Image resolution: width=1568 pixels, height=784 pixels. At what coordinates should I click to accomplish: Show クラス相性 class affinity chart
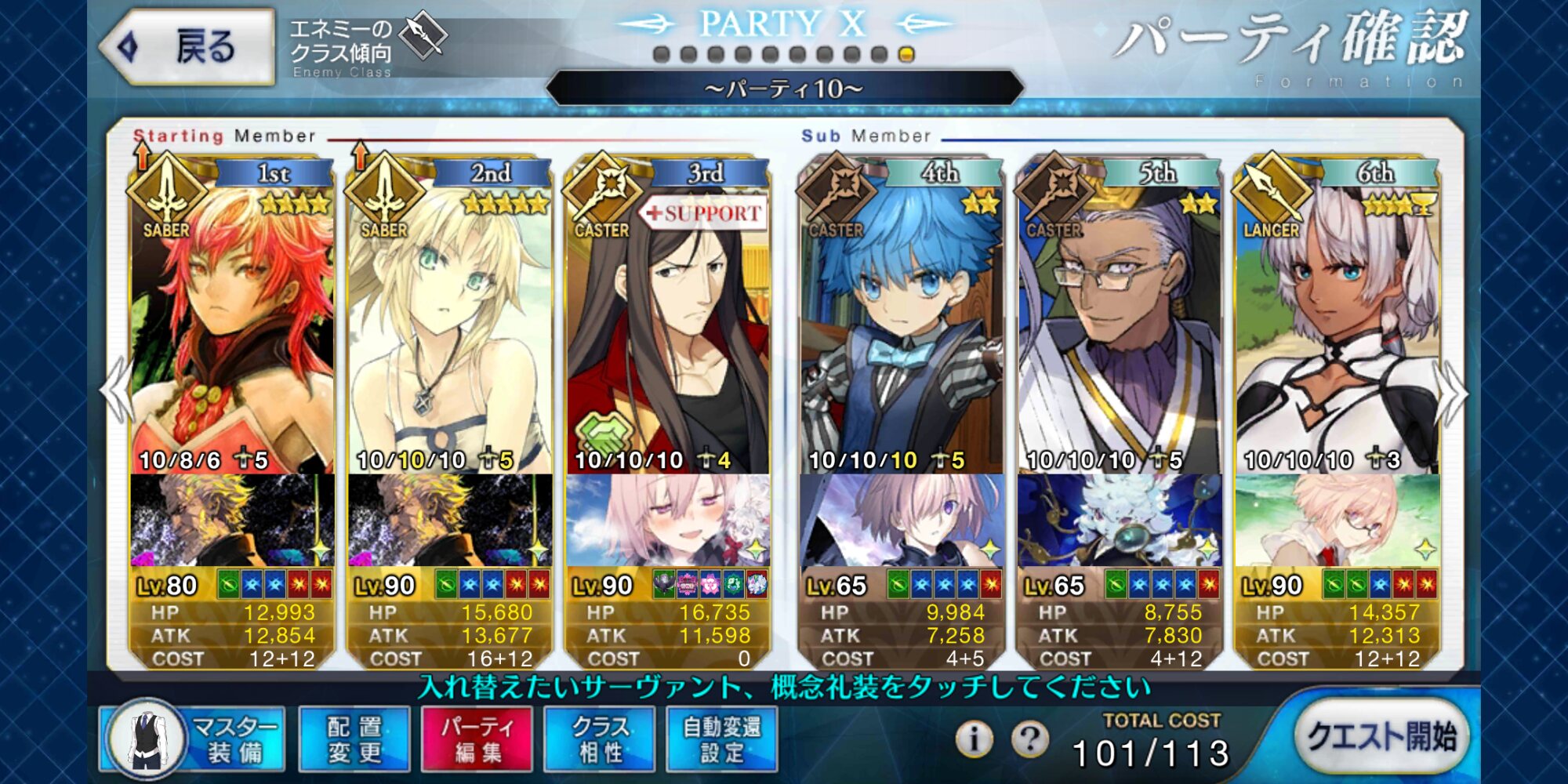[600, 739]
